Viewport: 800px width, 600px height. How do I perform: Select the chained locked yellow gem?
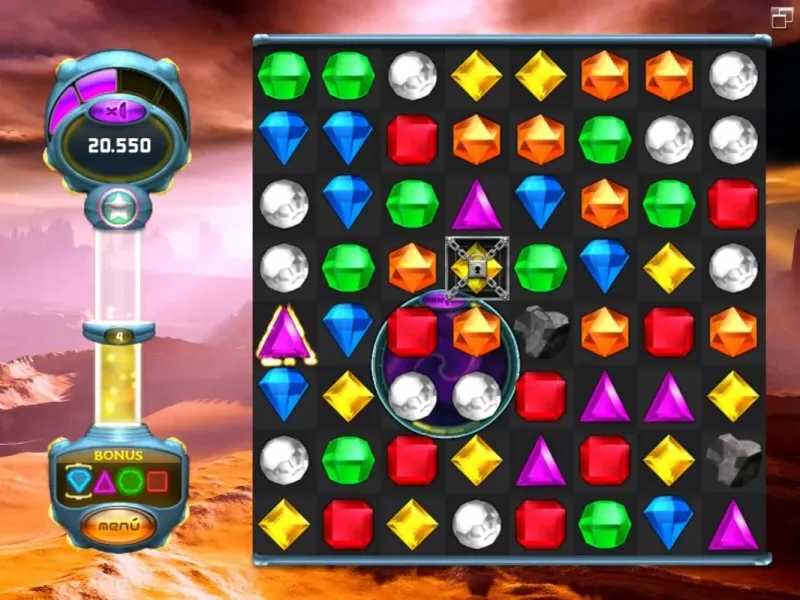click(x=477, y=268)
